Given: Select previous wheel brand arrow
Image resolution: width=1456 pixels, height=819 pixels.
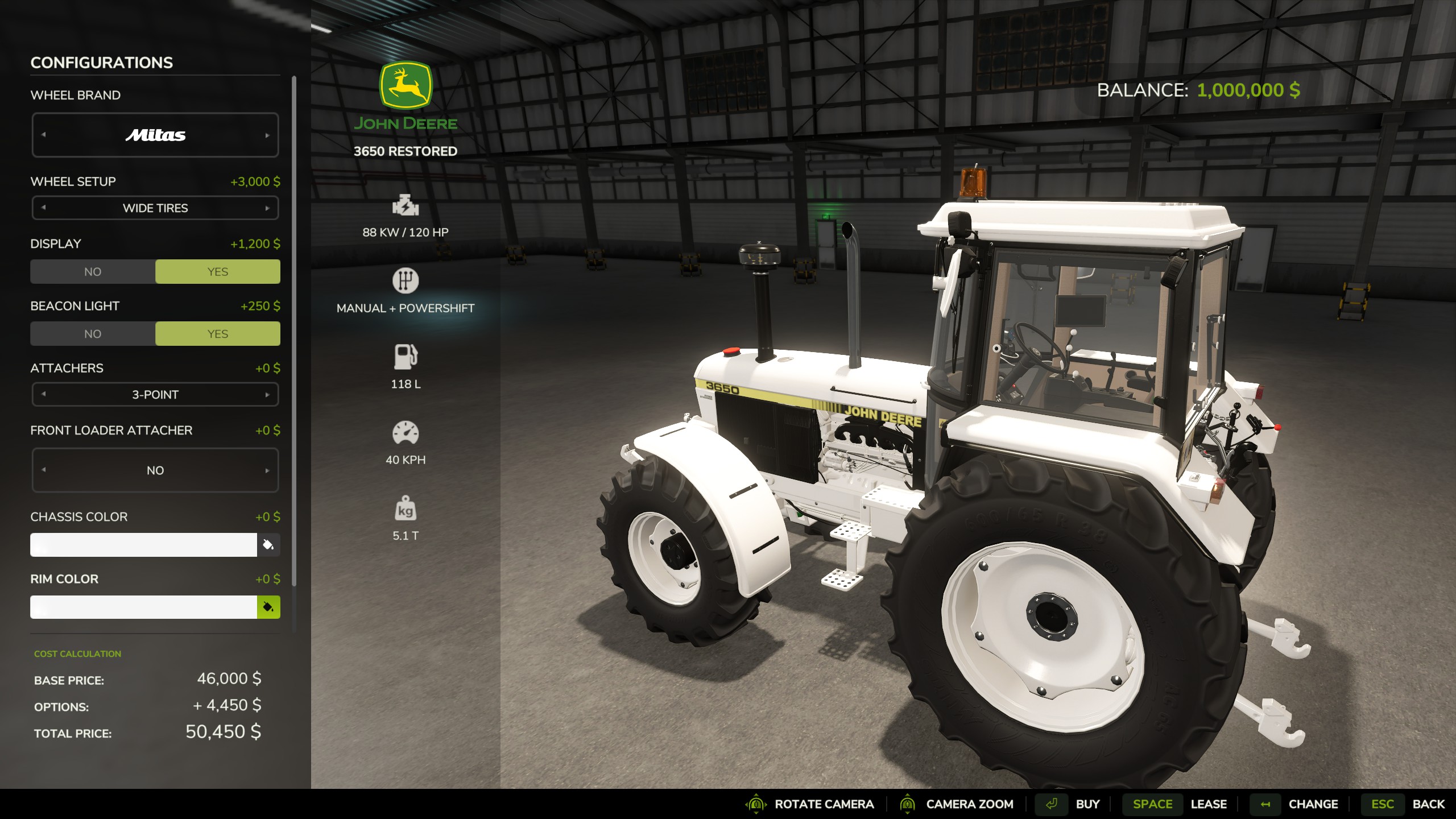Looking at the screenshot, I should 44,135.
